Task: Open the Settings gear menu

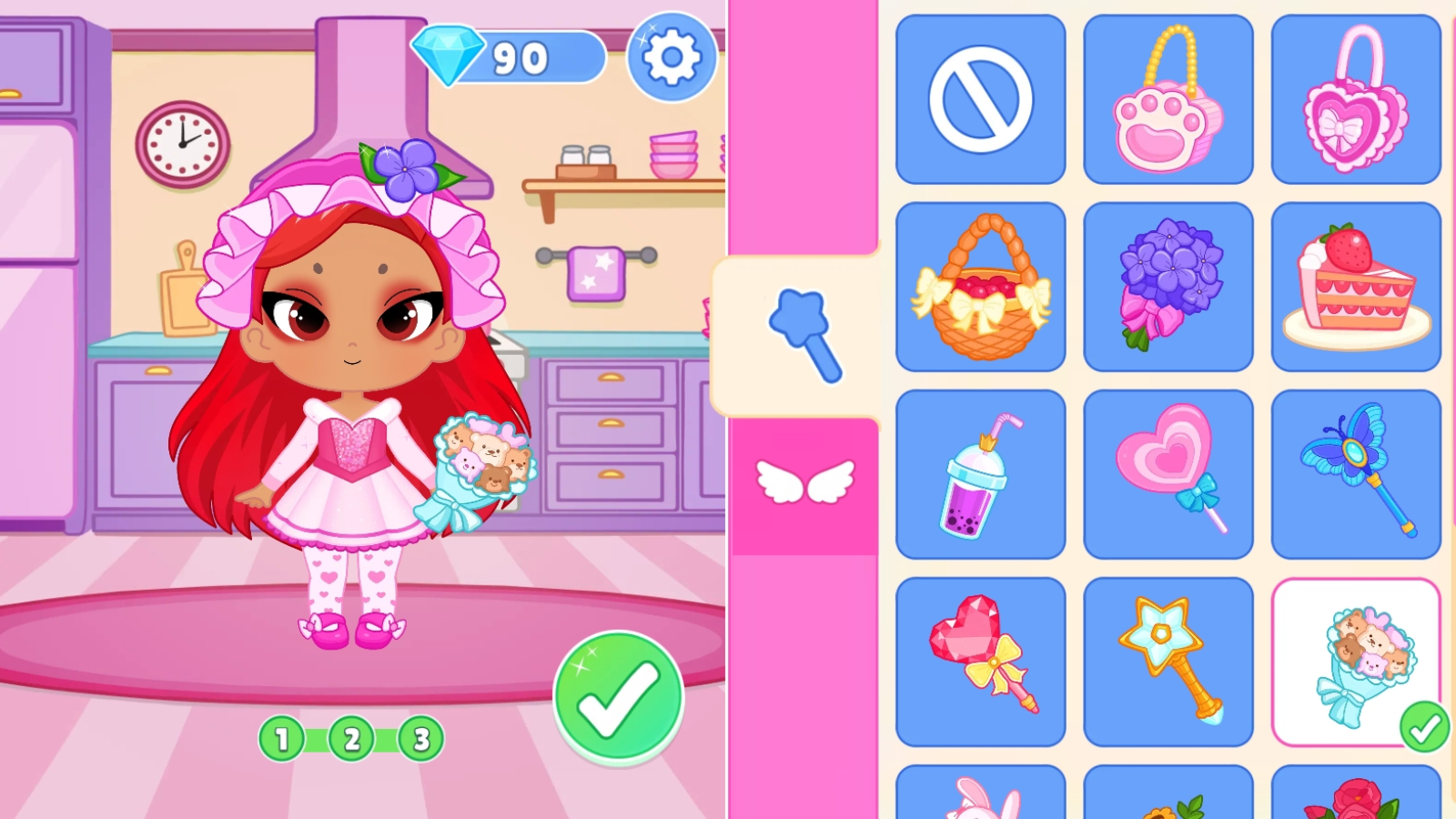Action: (671, 57)
